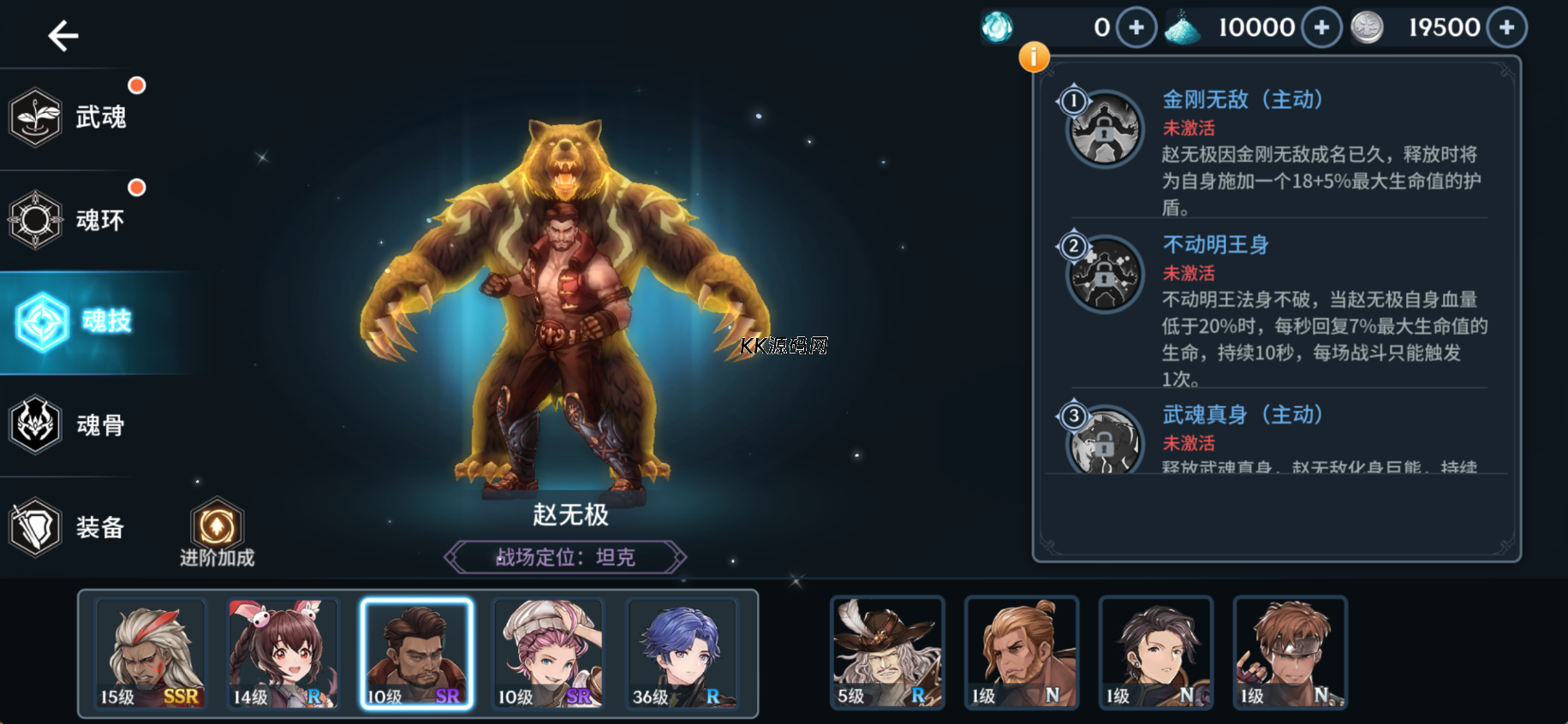Image resolution: width=1568 pixels, height=724 pixels.
Task: Add more silver coins
Action: click(1506, 27)
